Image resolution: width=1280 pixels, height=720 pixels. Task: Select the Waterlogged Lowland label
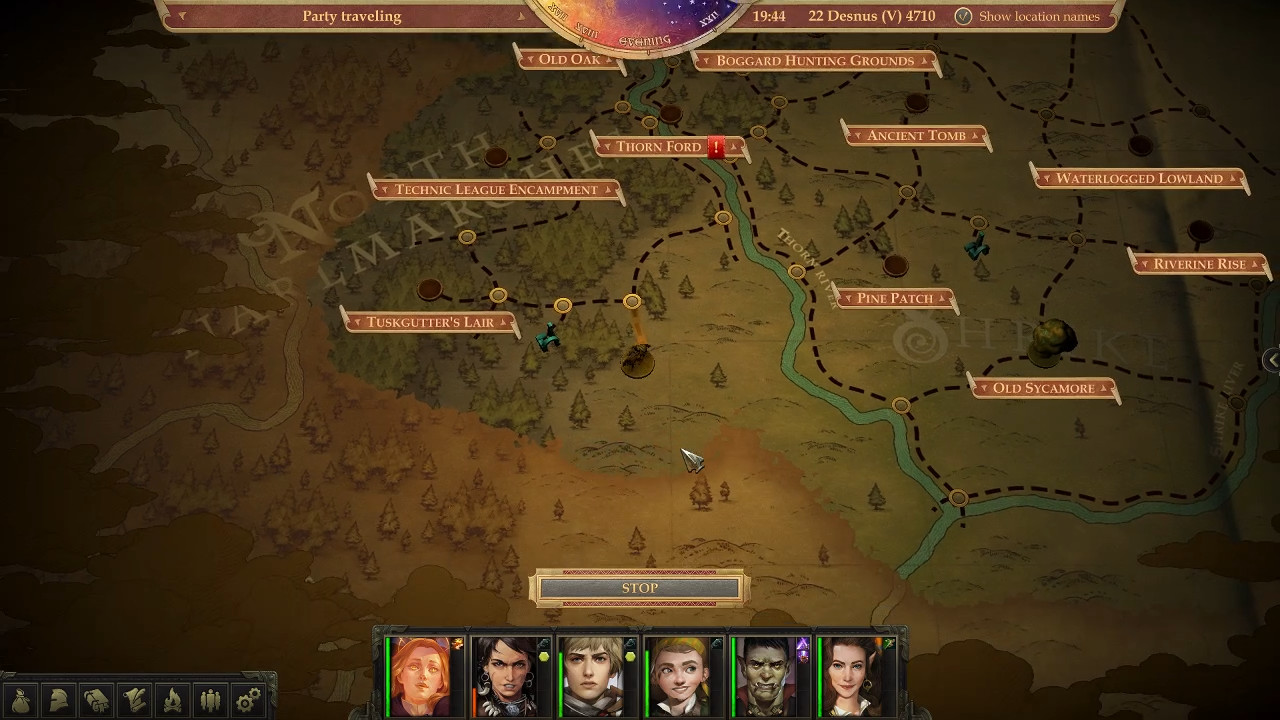pyautogui.click(x=1139, y=179)
